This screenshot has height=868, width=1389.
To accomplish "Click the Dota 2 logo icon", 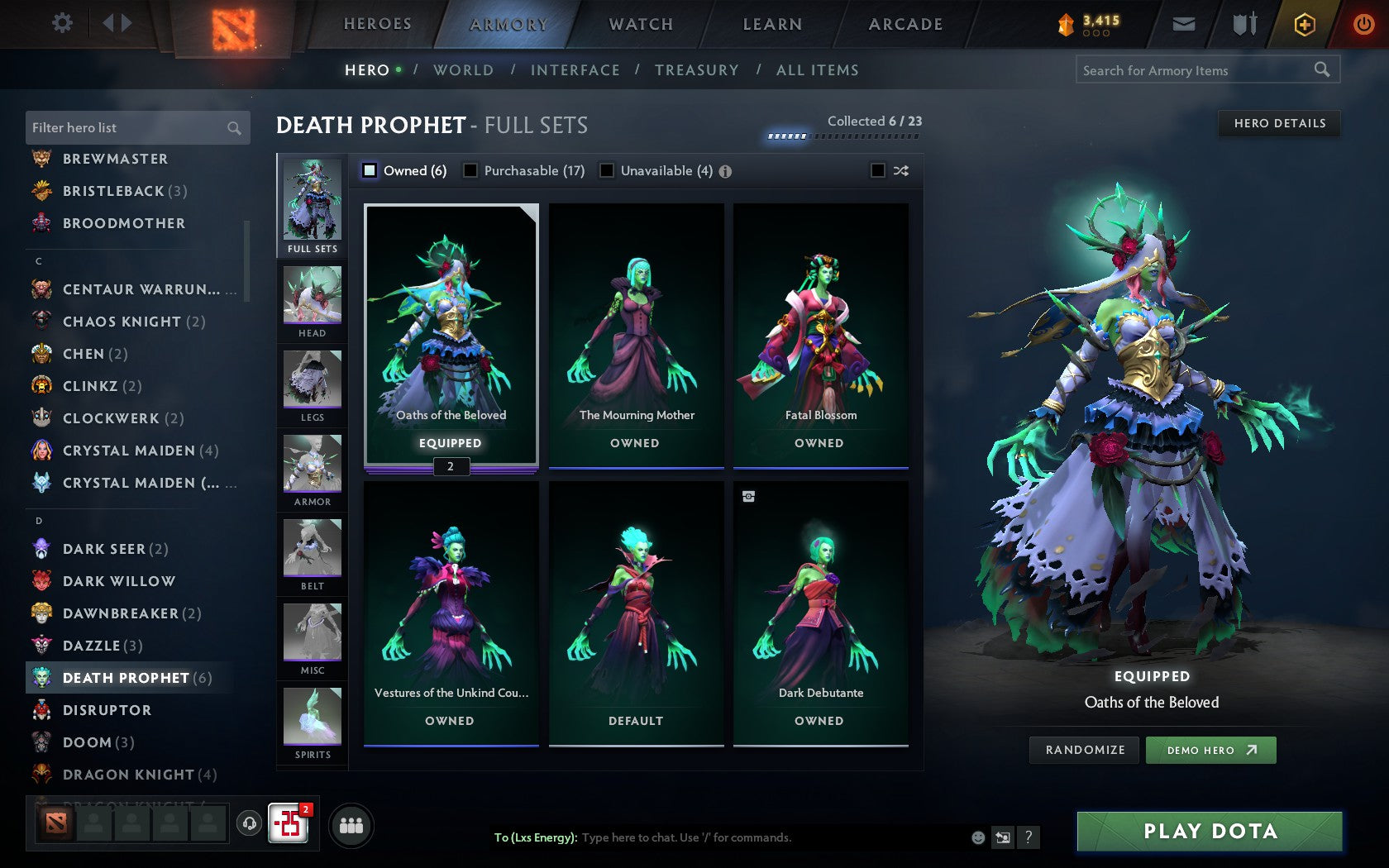I will 234,23.
